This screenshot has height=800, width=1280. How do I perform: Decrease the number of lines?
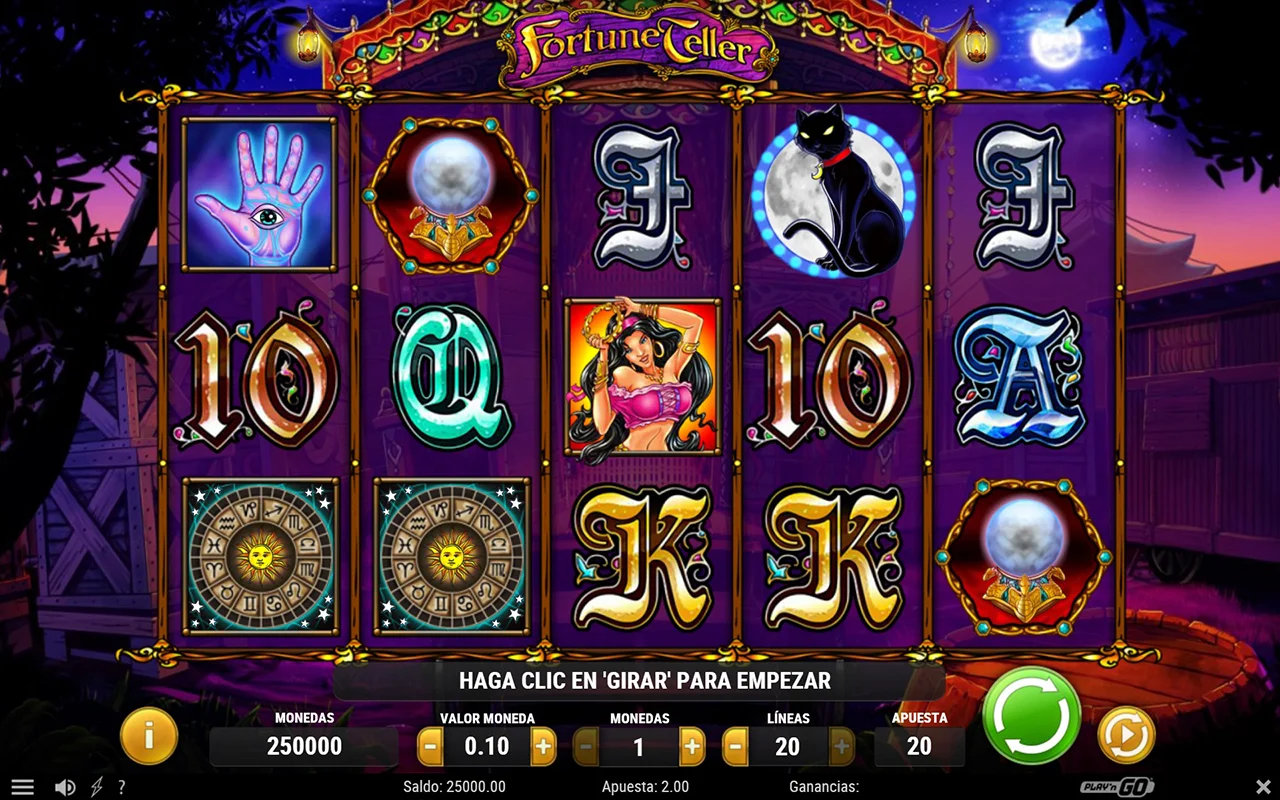click(x=735, y=746)
